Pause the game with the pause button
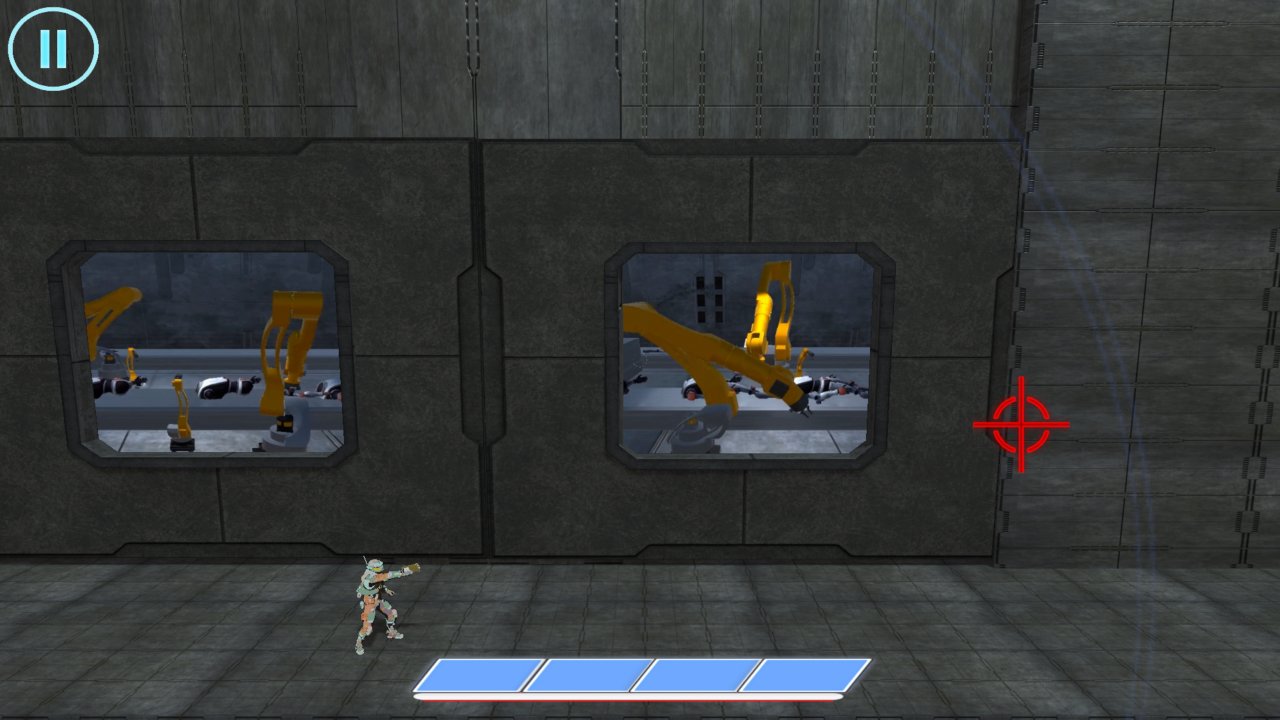The width and height of the screenshot is (1280, 720). pos(53,49)
